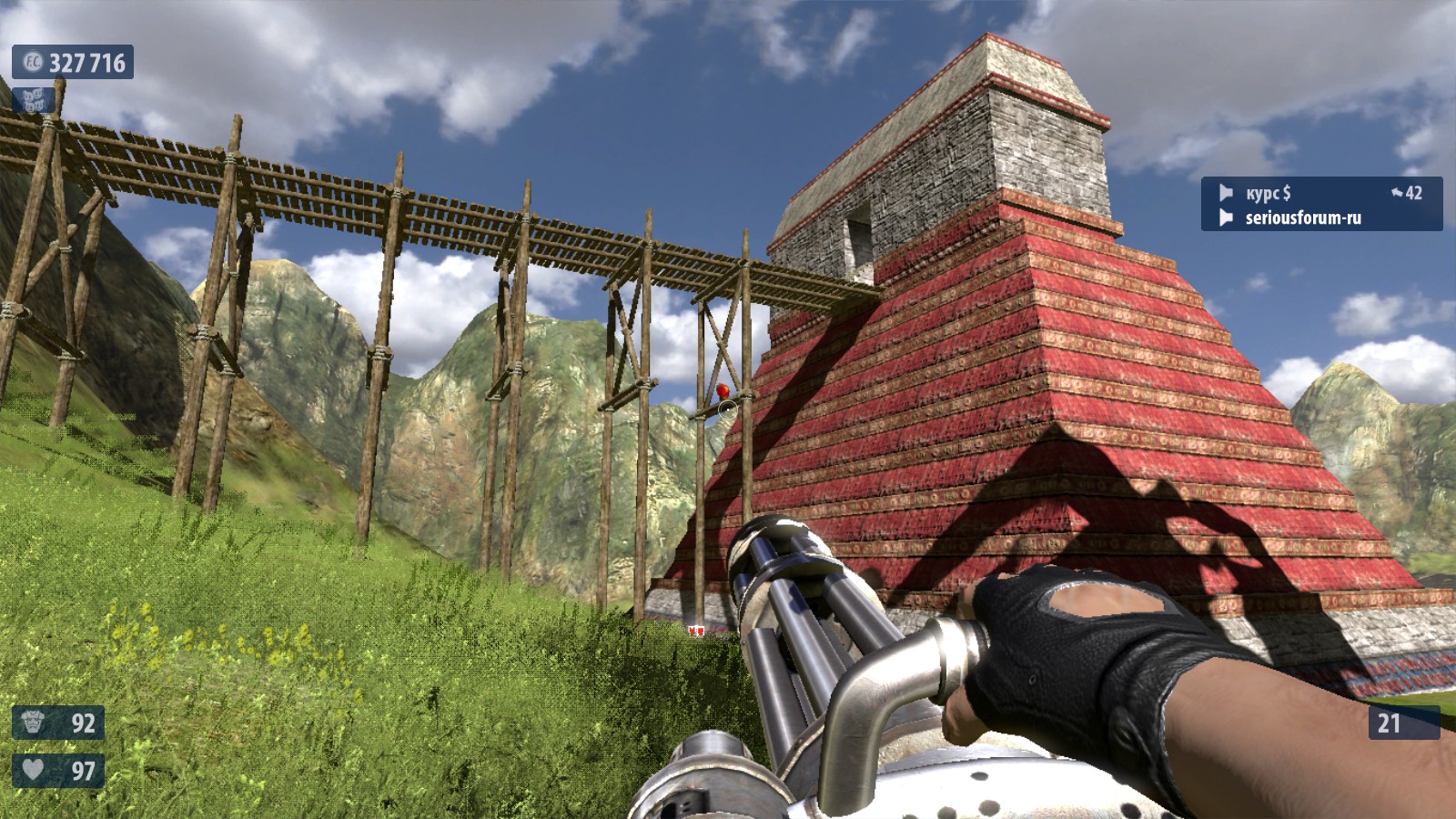1456x819 pixels.
Task: Click the four-faces icon under the score
Action: [x=33, y=98]
